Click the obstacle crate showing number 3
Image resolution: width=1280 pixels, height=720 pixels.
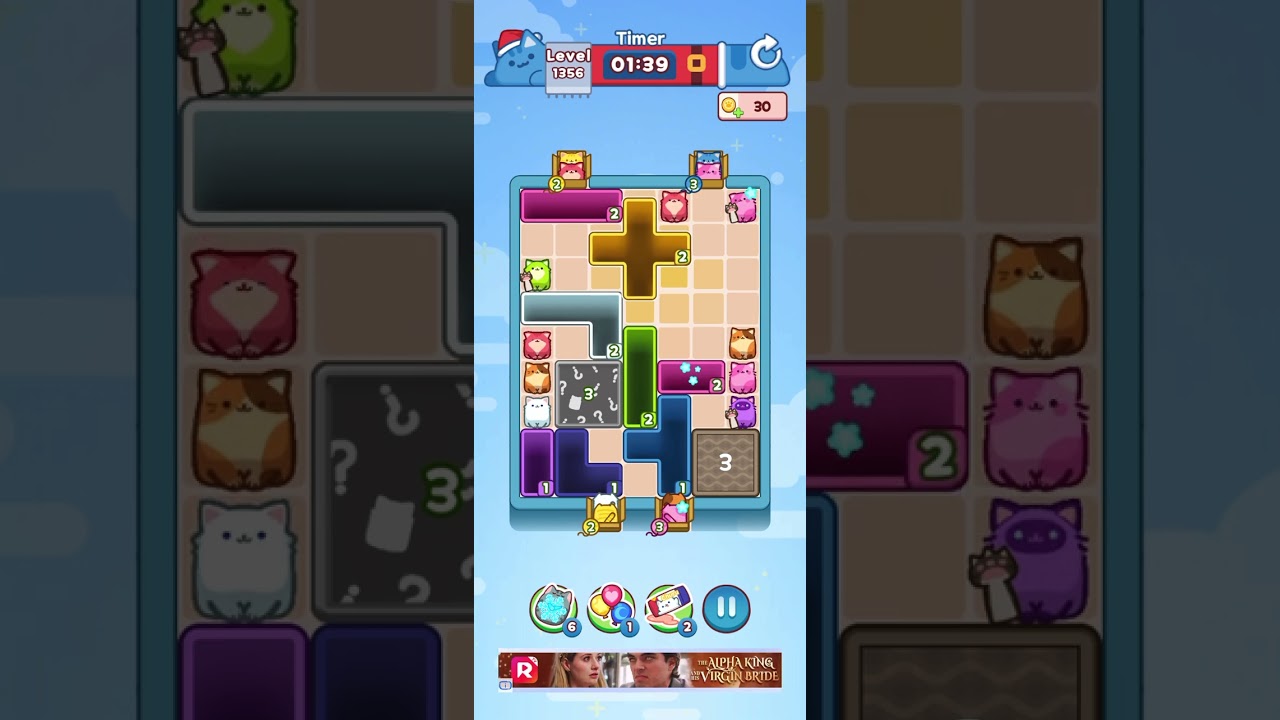pos(723,462)
